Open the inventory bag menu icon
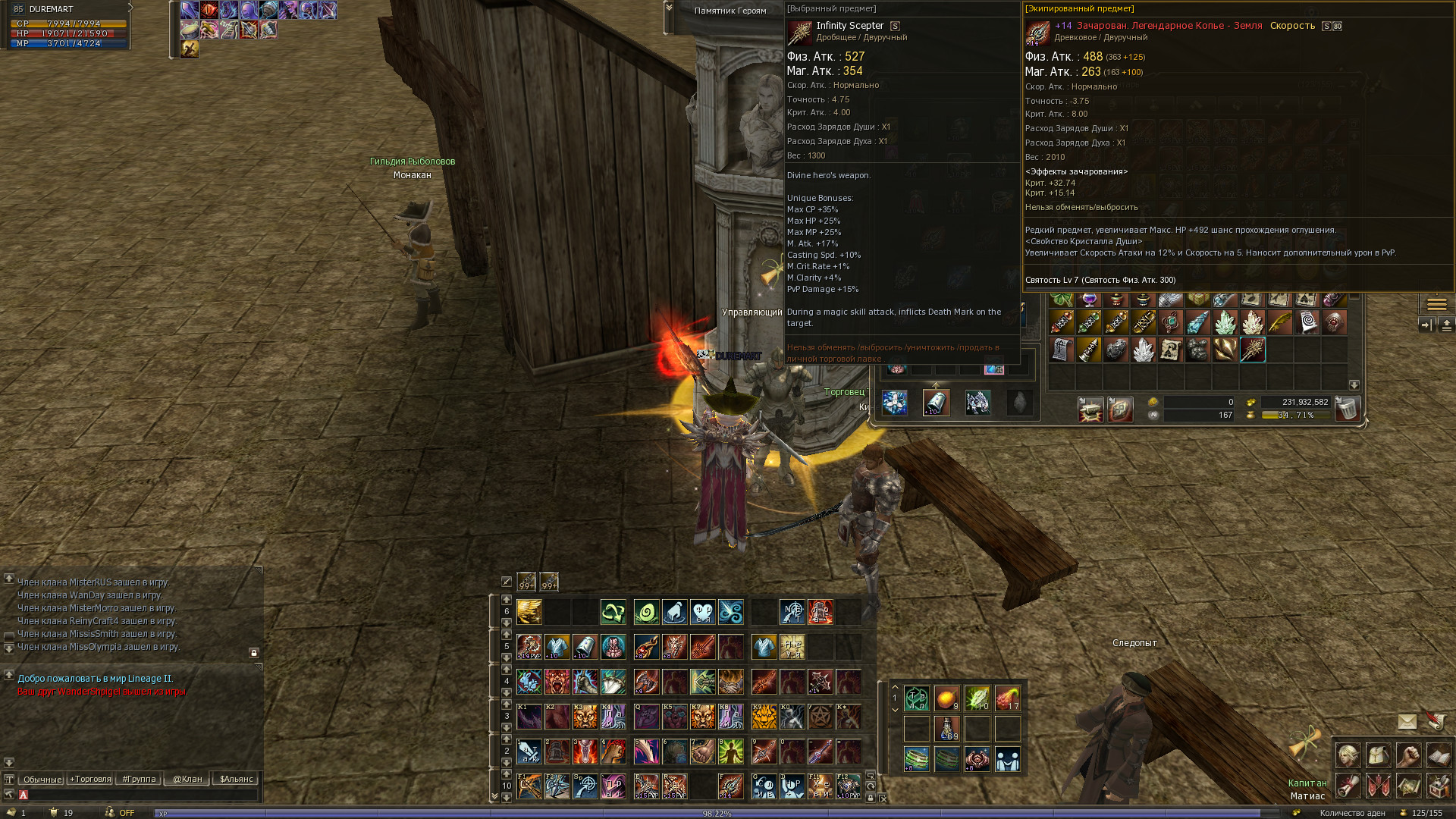Viewport: 1456px width, 819px height. (x=1378, y=755)
